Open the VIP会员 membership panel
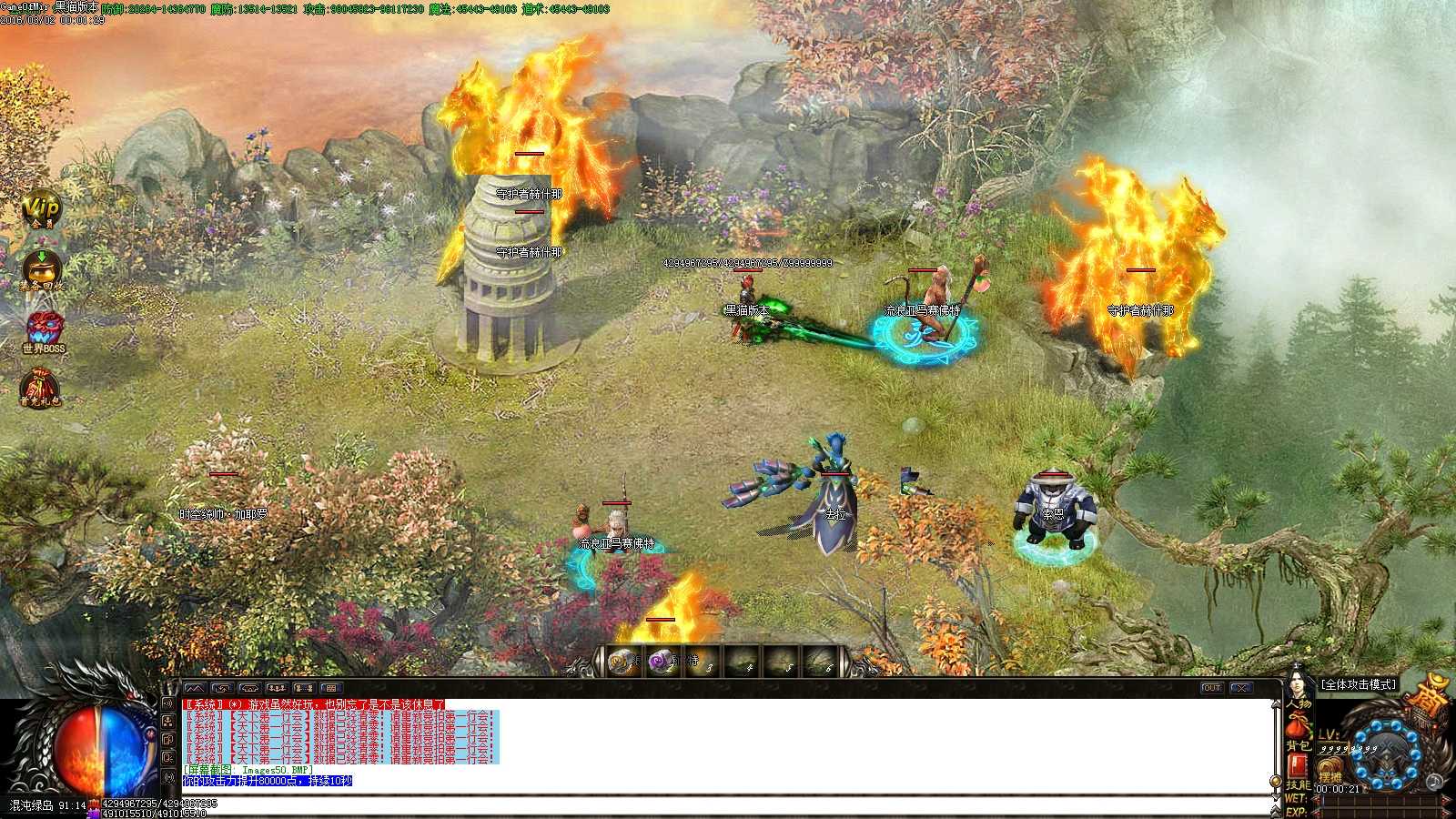 (41, 211)
